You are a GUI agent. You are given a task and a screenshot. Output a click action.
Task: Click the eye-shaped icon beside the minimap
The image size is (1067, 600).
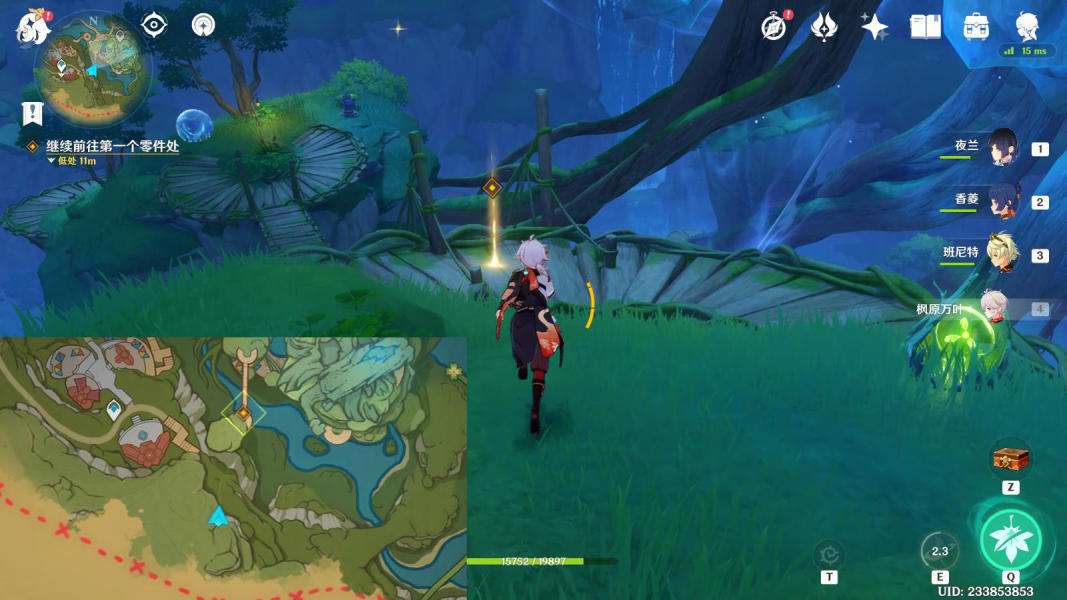tap(154, 25)
